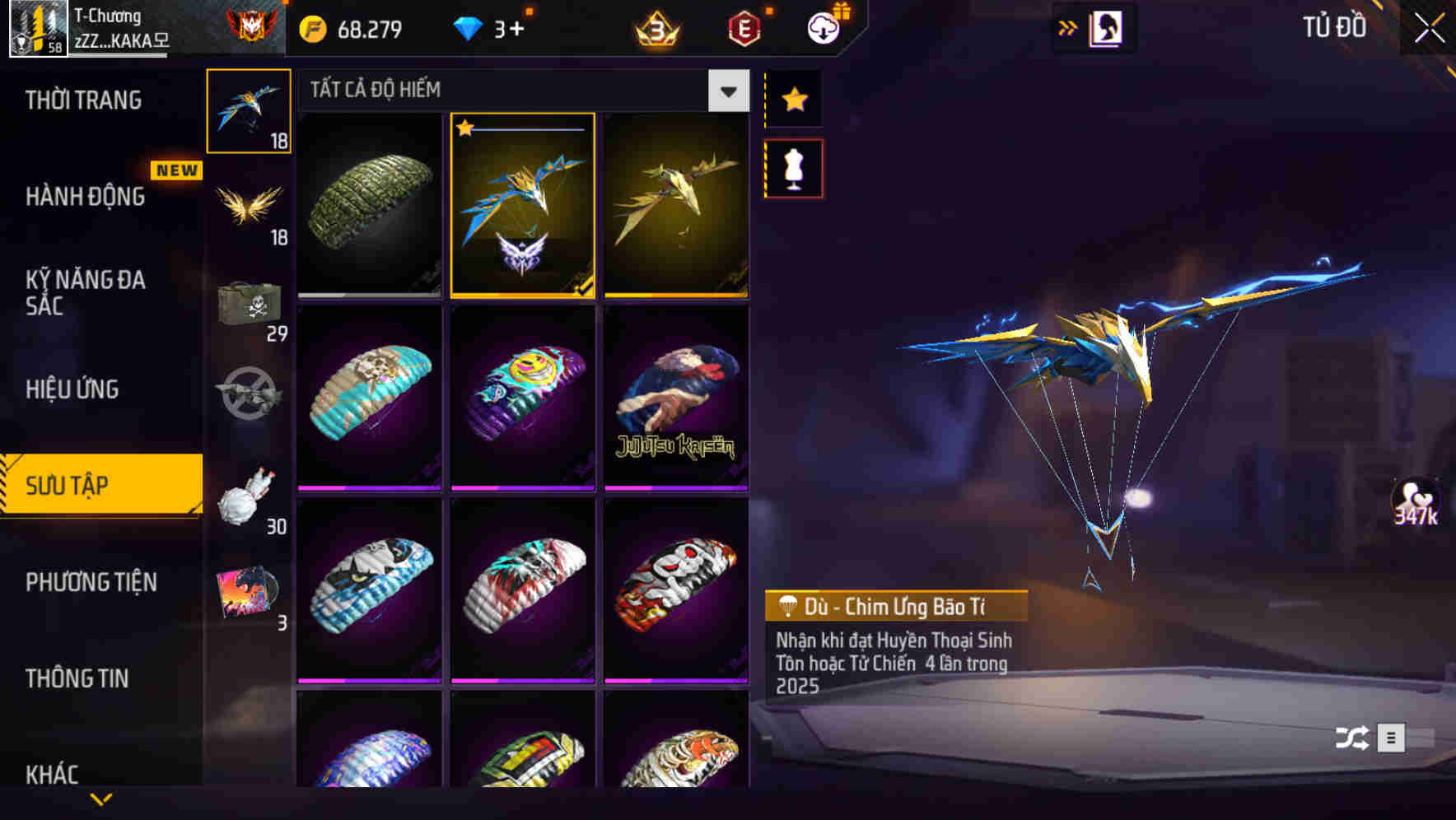Screen dimensions: 1456x820
Task: Open the loot box category with 29 items
Action: pos(250,305)
